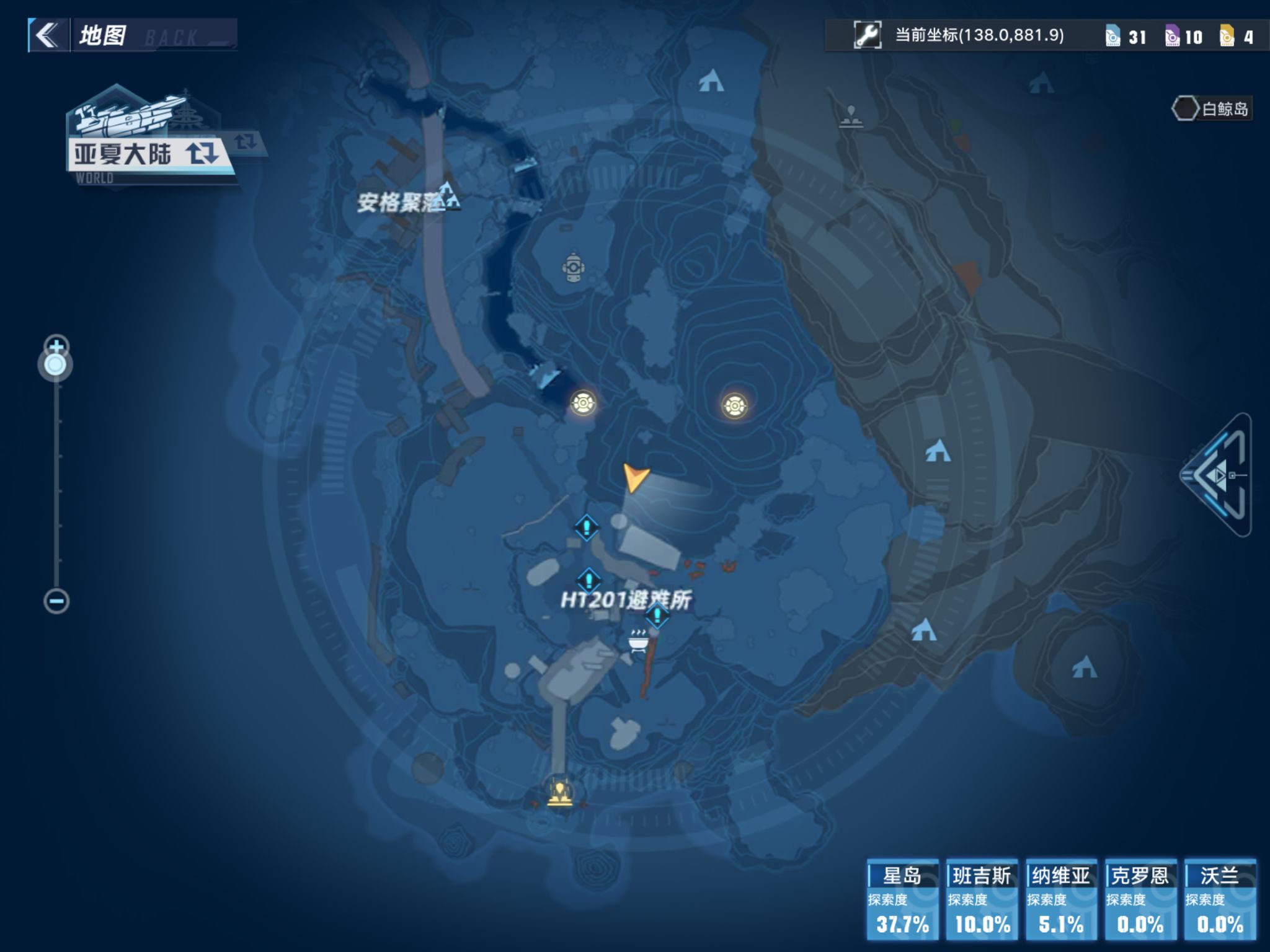Select the cooking grill map marker
Viewport: 1270px width, 952px height.
[638, 640]
